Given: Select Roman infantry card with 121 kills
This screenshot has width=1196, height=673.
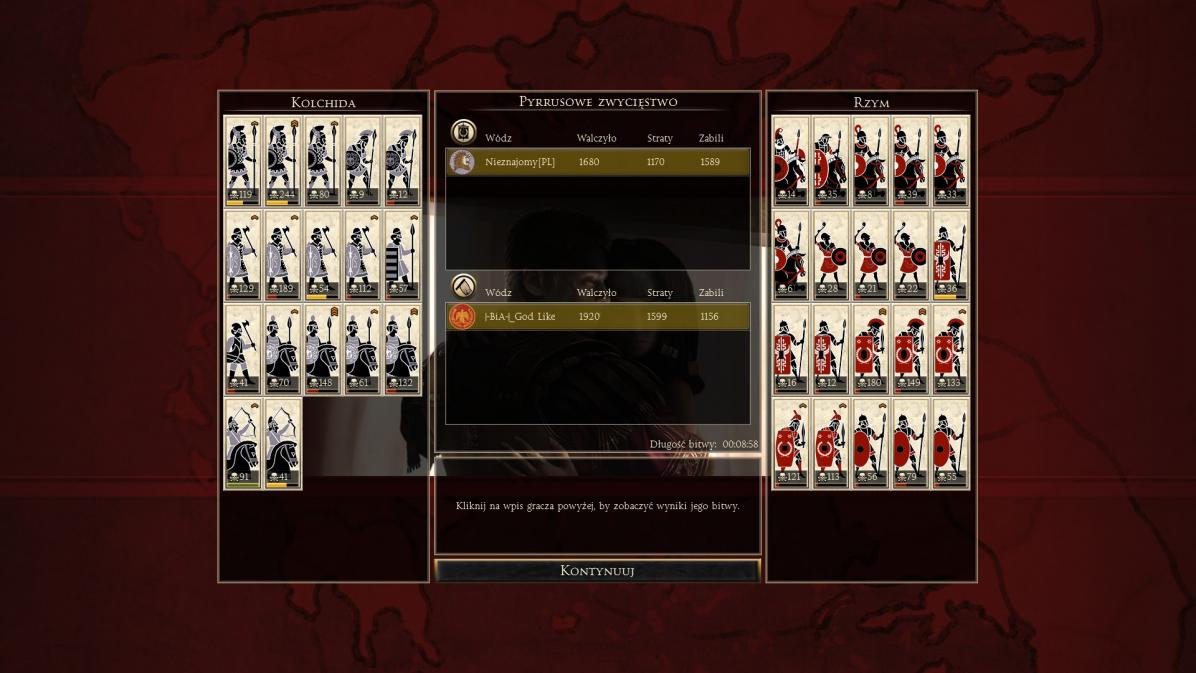Looking at the screenshot, I should point(790,443).
